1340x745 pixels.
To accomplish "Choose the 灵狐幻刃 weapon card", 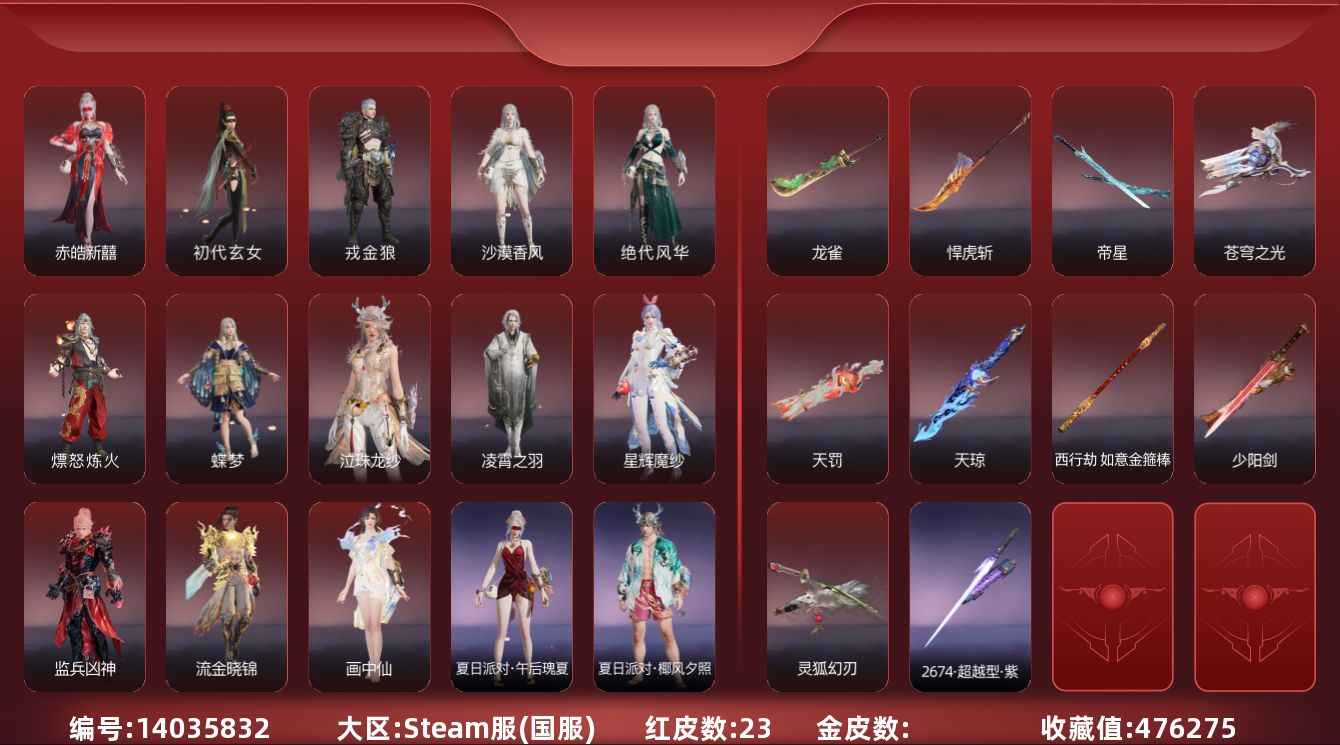I will coord(827,596).
